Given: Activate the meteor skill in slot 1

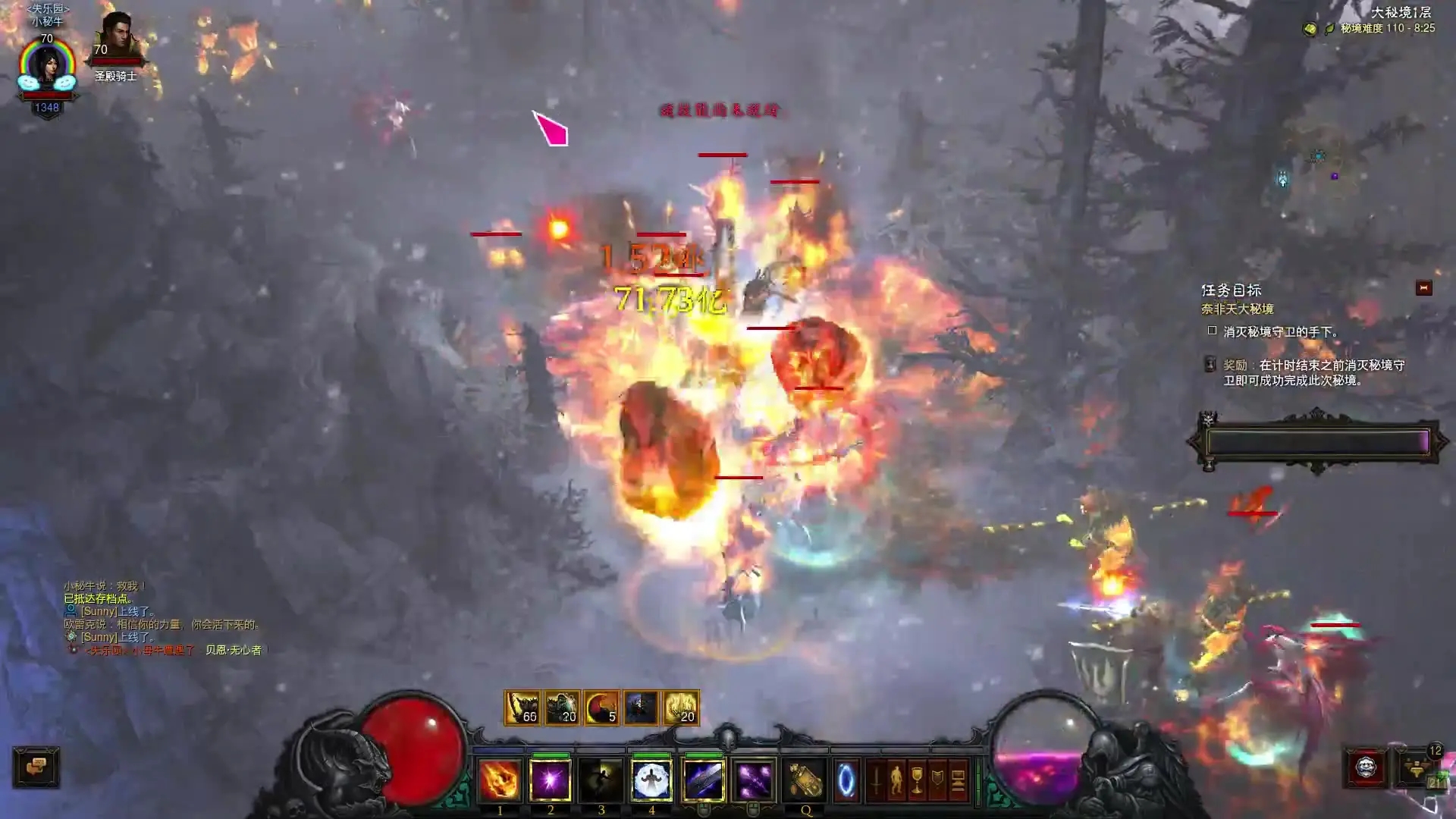Looking at the screenshot, I should (x=500, y=780).
